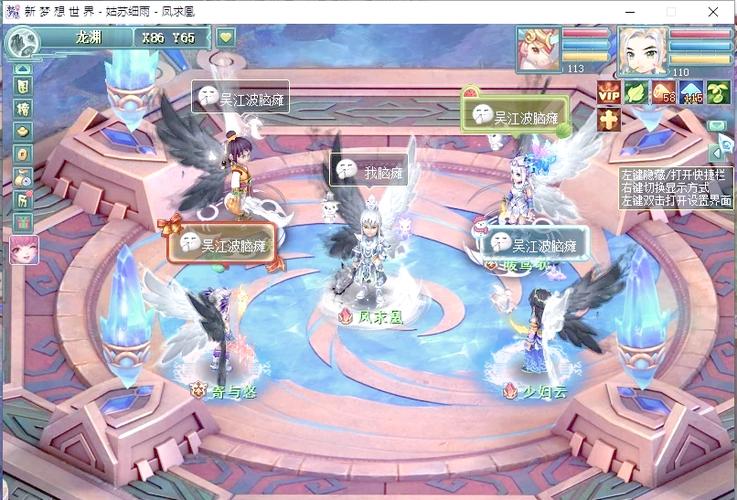Open the 图 sidebar button
737x500 pixels.
(22, 87)
